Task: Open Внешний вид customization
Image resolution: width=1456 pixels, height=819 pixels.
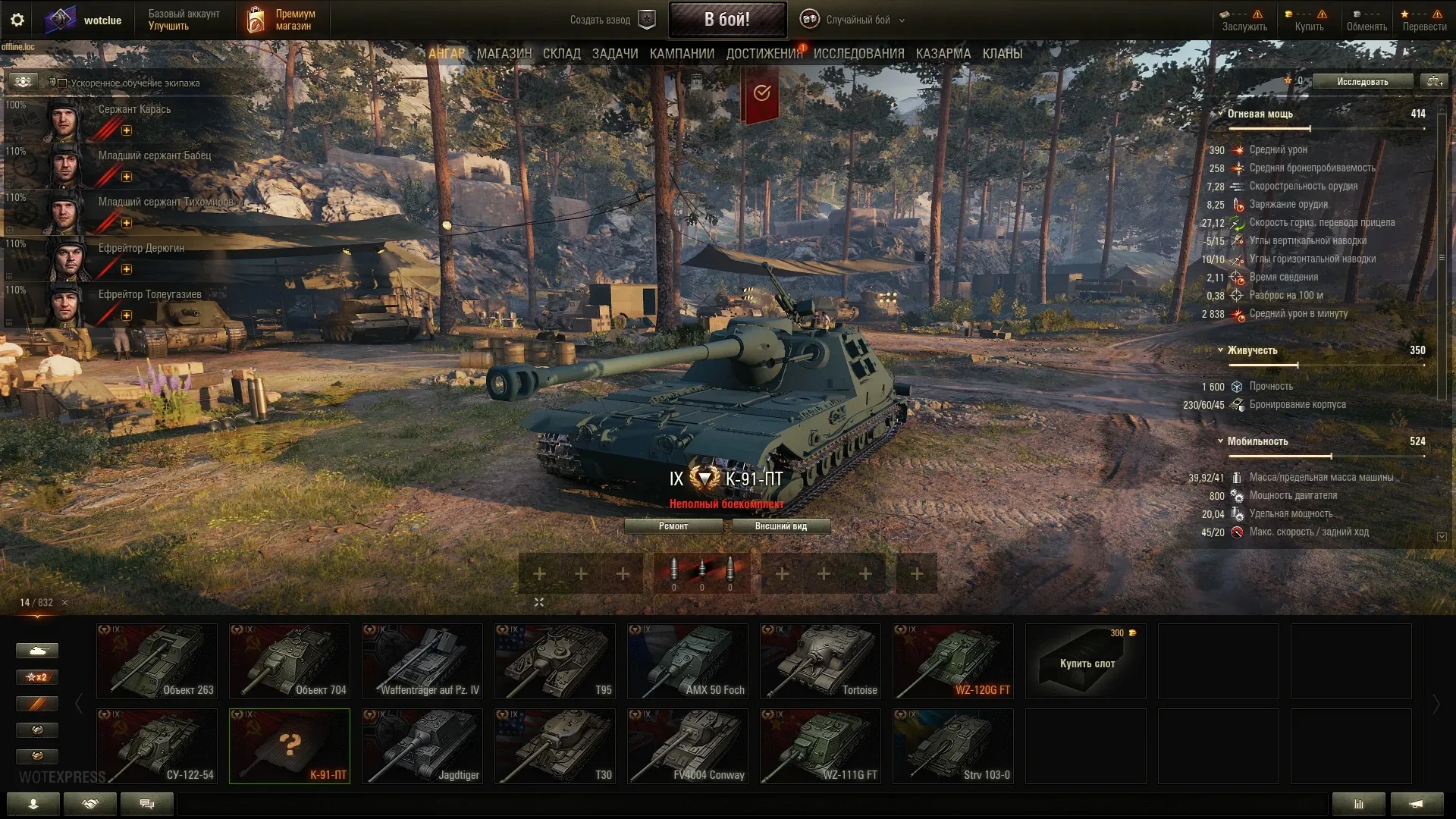Action: point(781,526)
